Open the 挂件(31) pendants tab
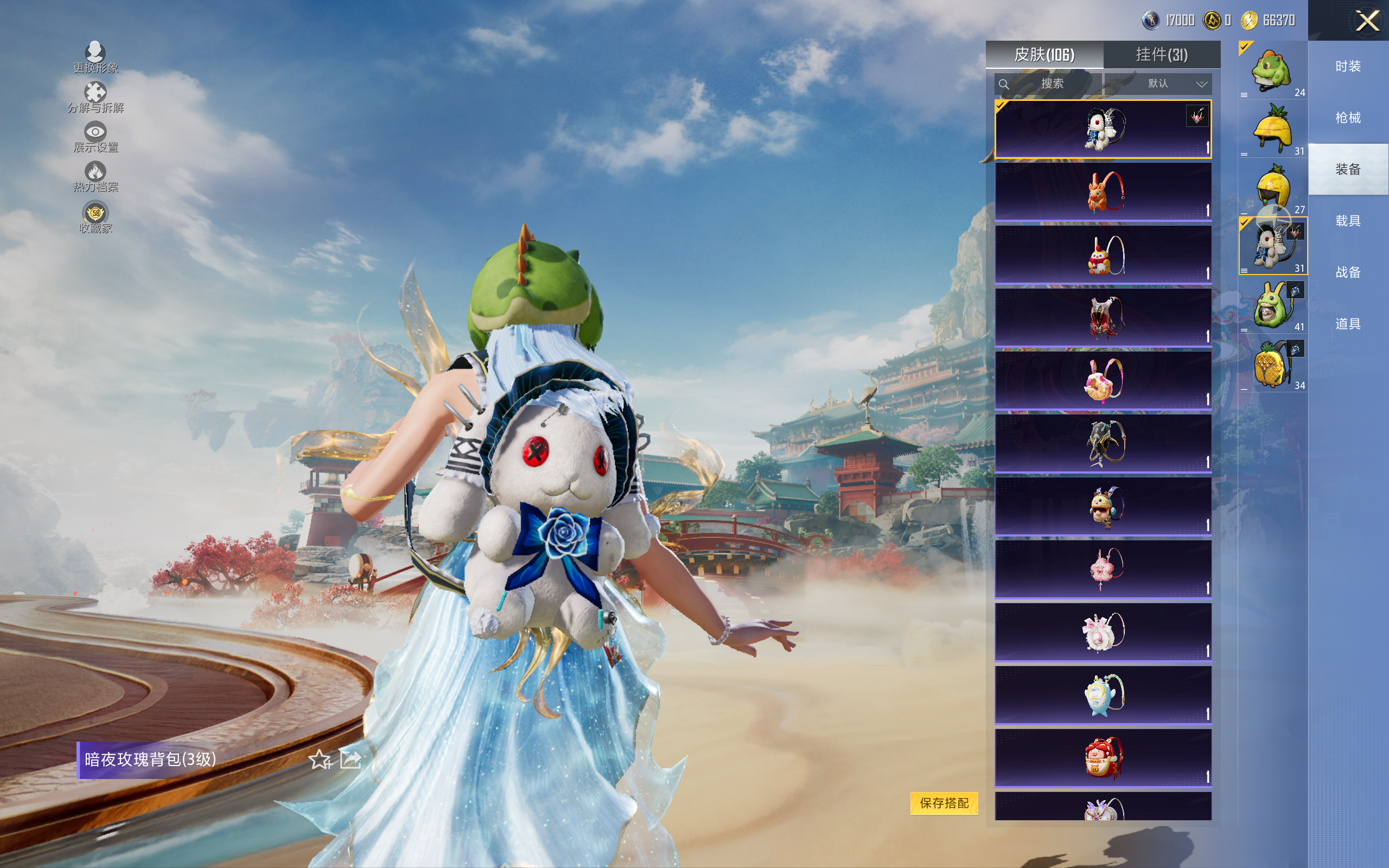 point(1161,55)
